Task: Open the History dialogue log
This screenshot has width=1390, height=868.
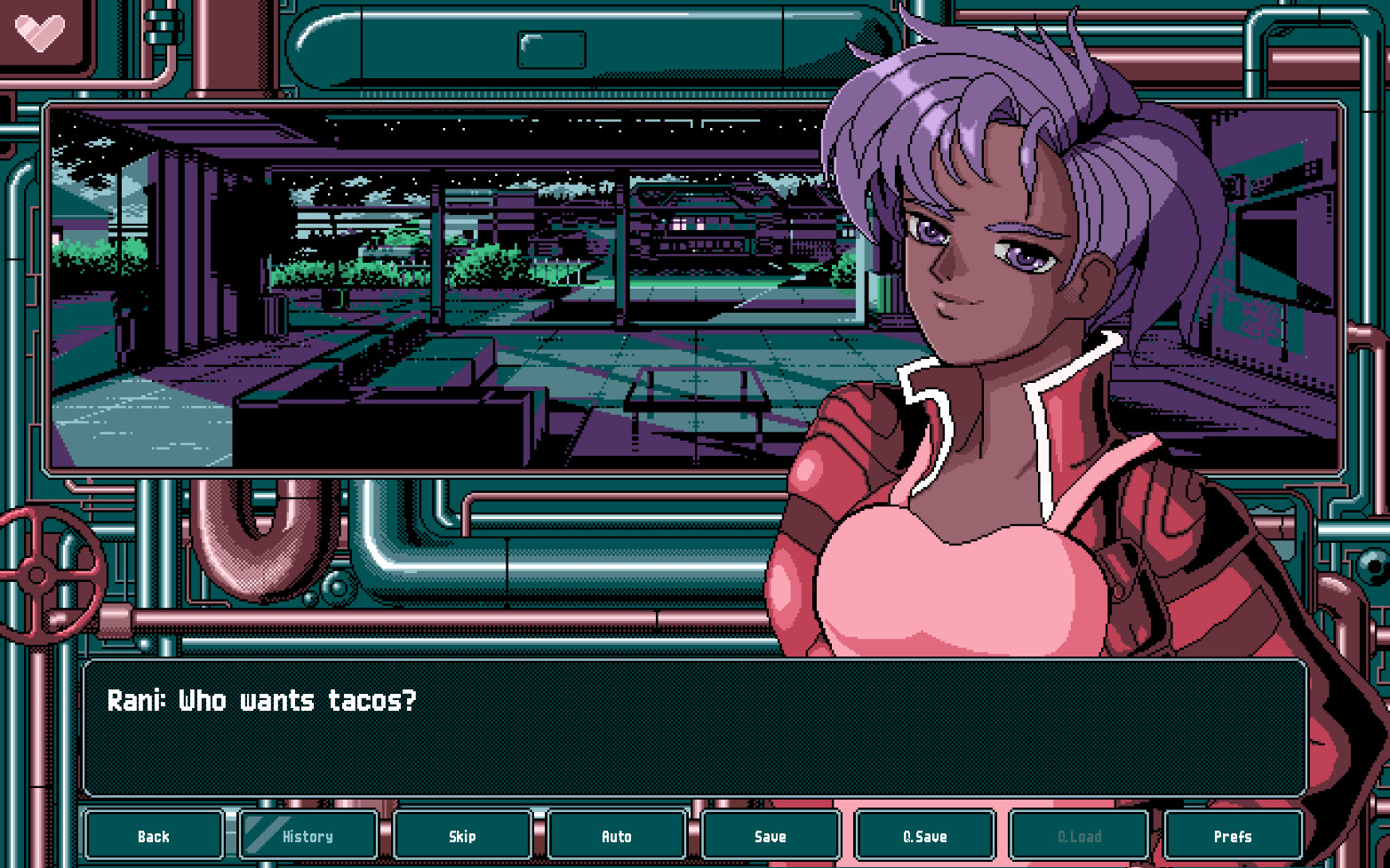Action: point(308,835)
